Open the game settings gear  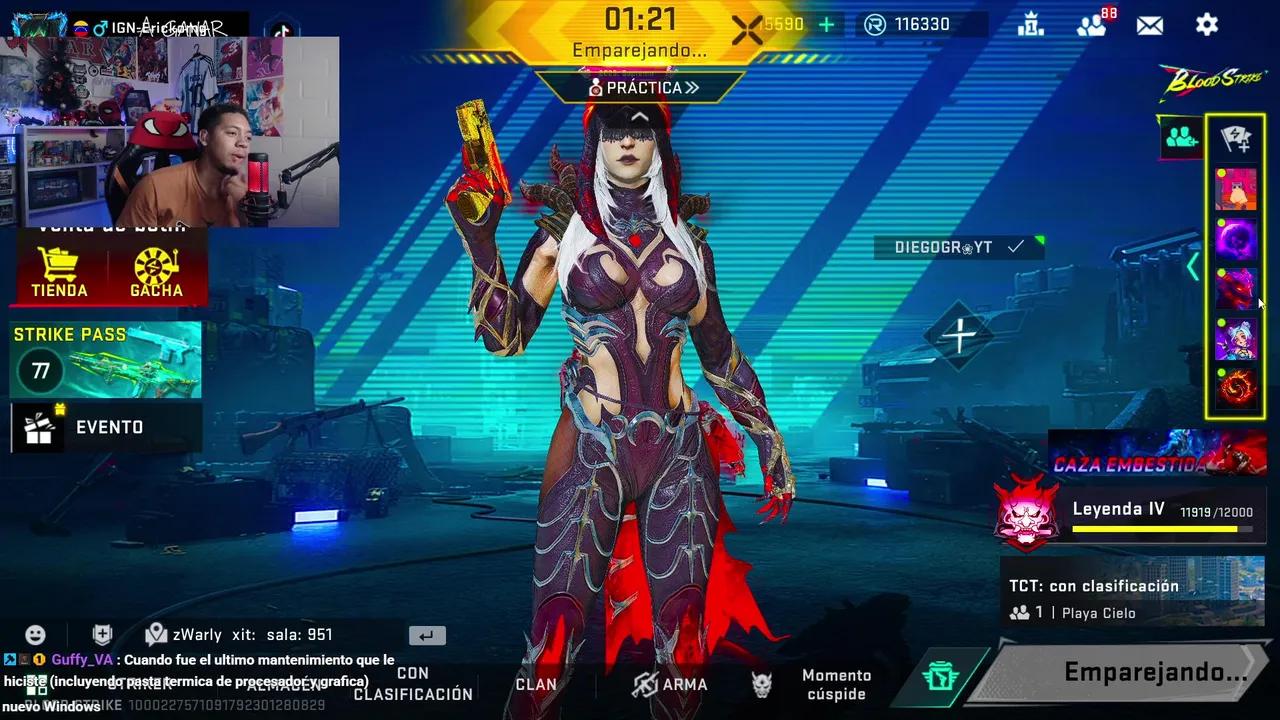(1206, 25)
